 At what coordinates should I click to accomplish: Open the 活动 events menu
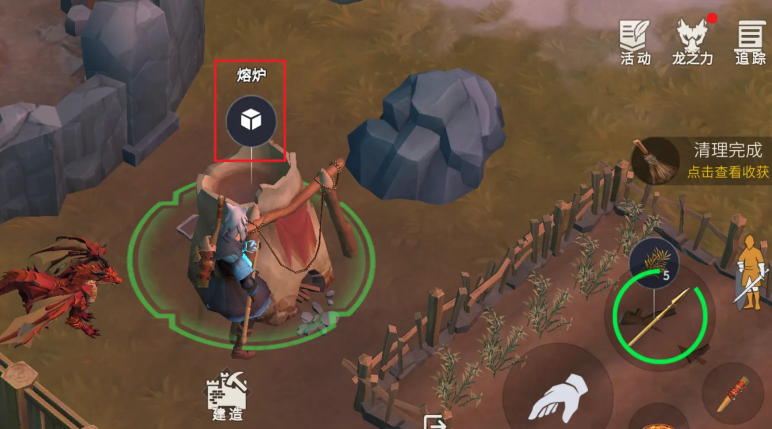click(635, 42)
